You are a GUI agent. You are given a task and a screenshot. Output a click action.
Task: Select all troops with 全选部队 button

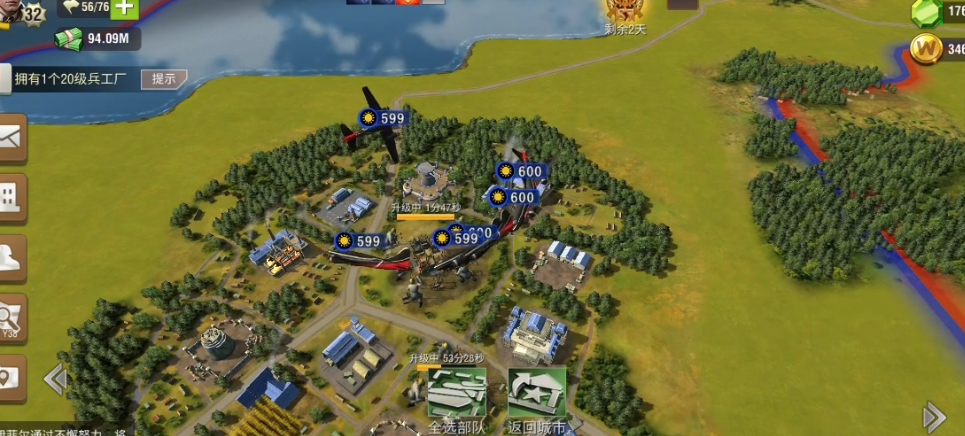pos(456,398)
